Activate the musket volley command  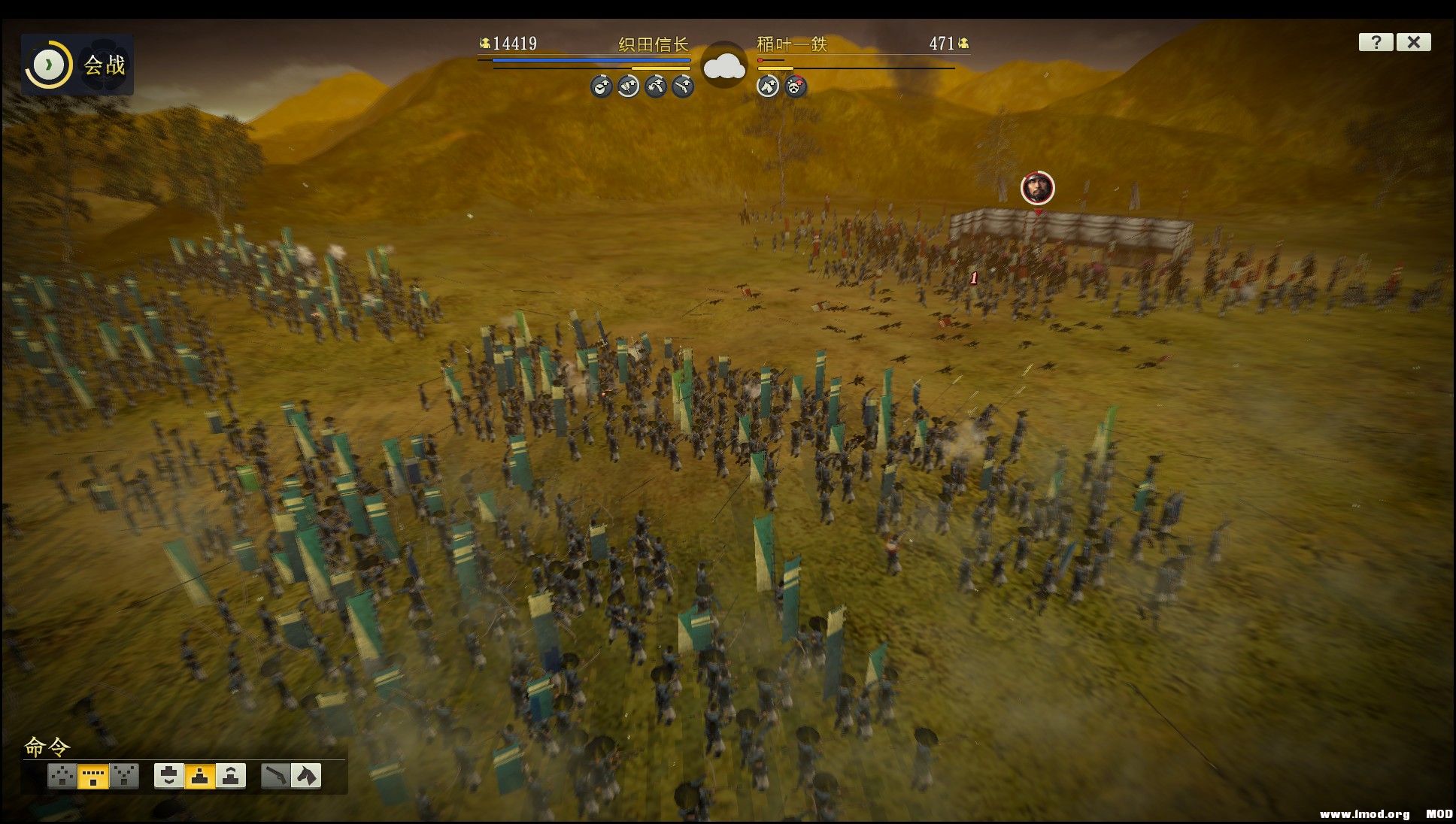[276, 776]
